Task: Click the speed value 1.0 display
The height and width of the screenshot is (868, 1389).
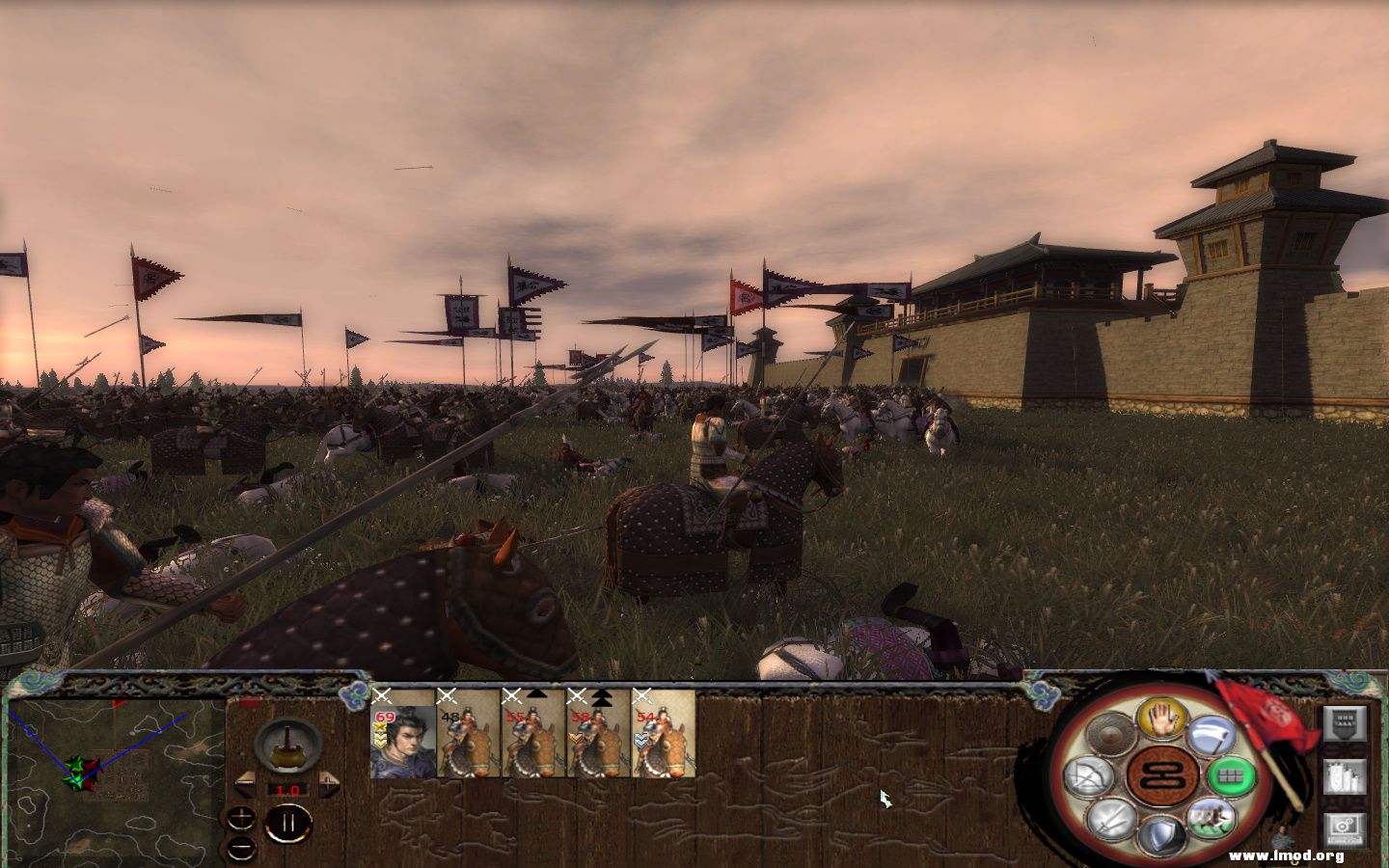Action: click(287, 790)
